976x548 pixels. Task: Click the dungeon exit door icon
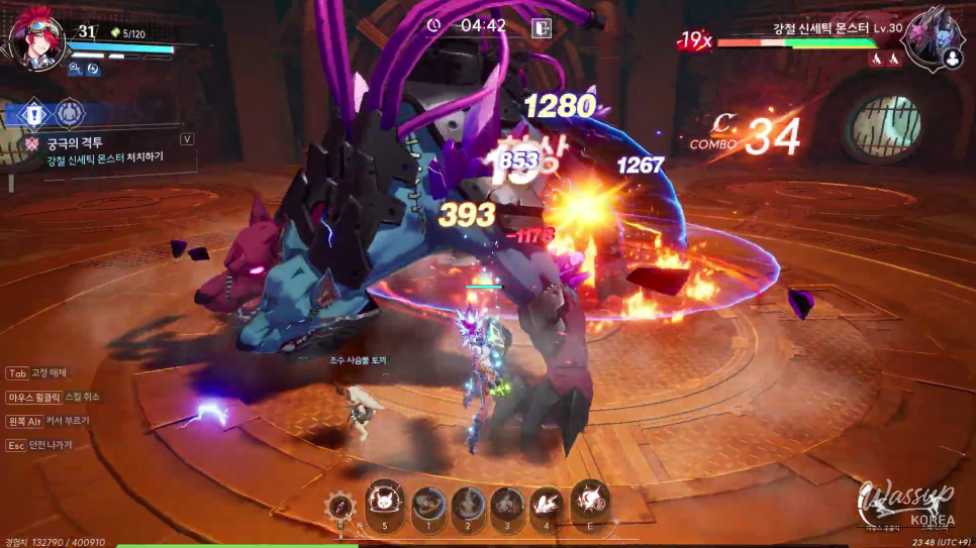tap(542, 28)
